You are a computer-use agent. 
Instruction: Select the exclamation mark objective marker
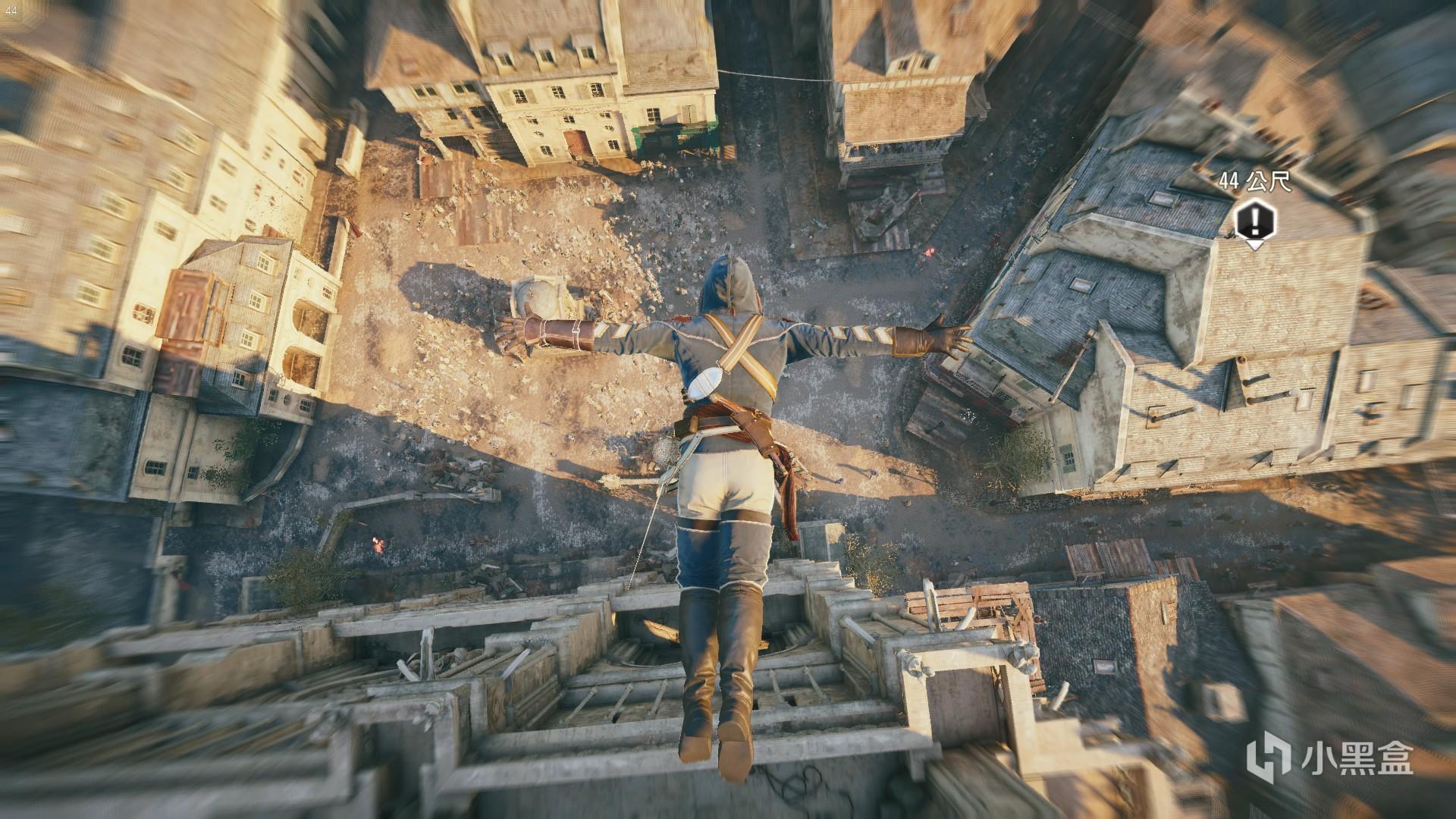1255,221
